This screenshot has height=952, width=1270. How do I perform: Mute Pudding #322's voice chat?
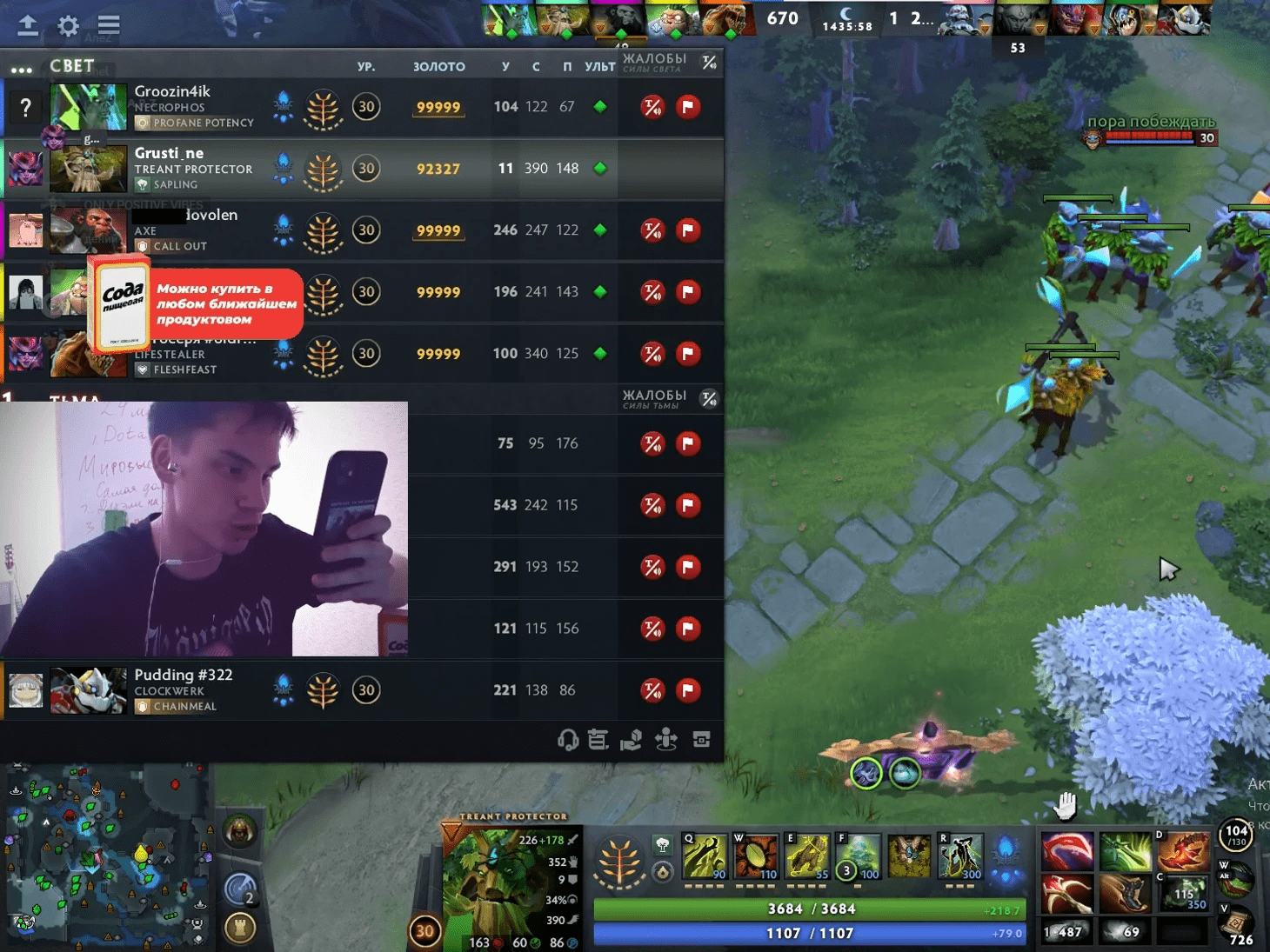pyautogui.click(x=651, y=689)
